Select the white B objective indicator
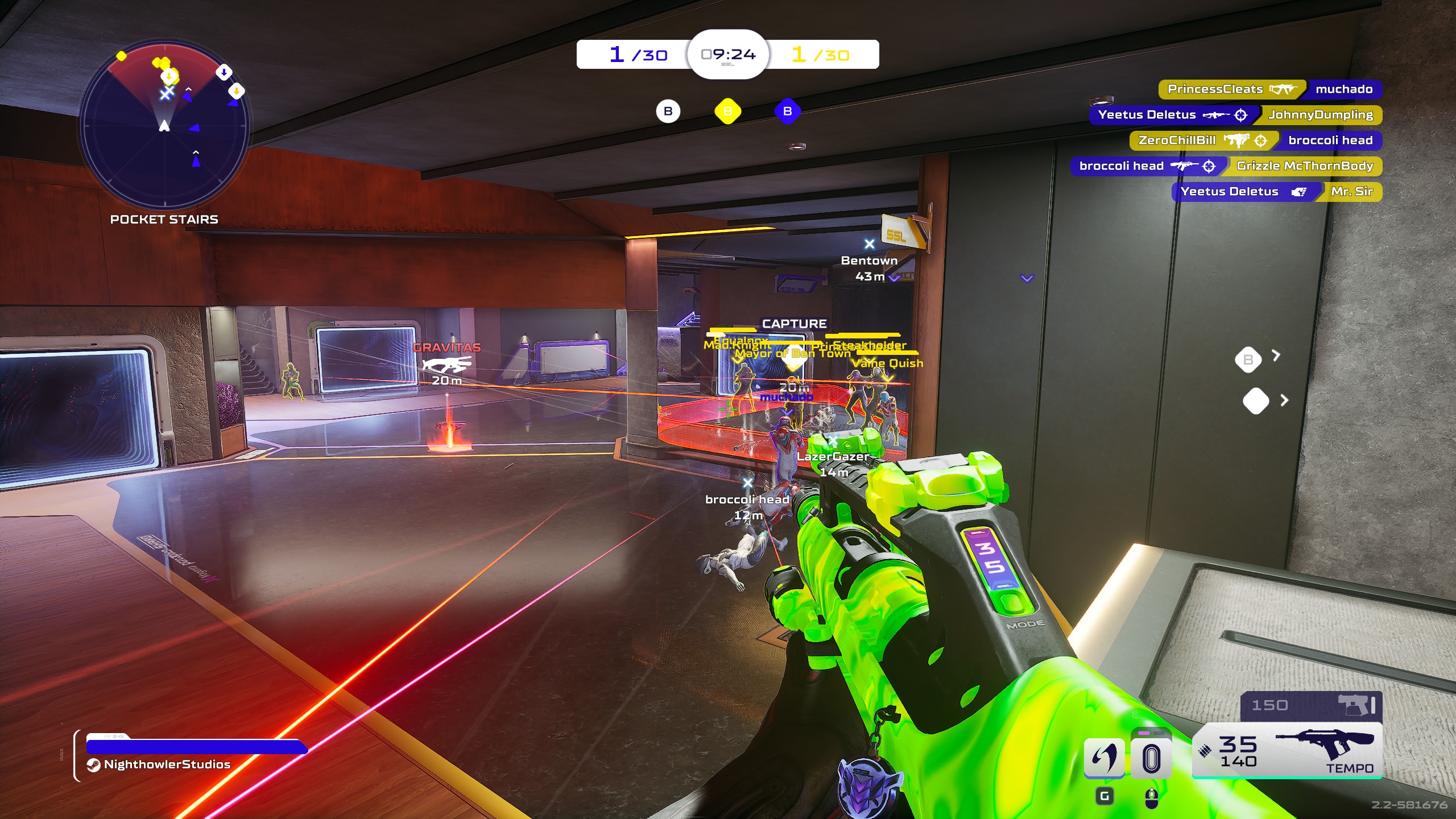 668,111
